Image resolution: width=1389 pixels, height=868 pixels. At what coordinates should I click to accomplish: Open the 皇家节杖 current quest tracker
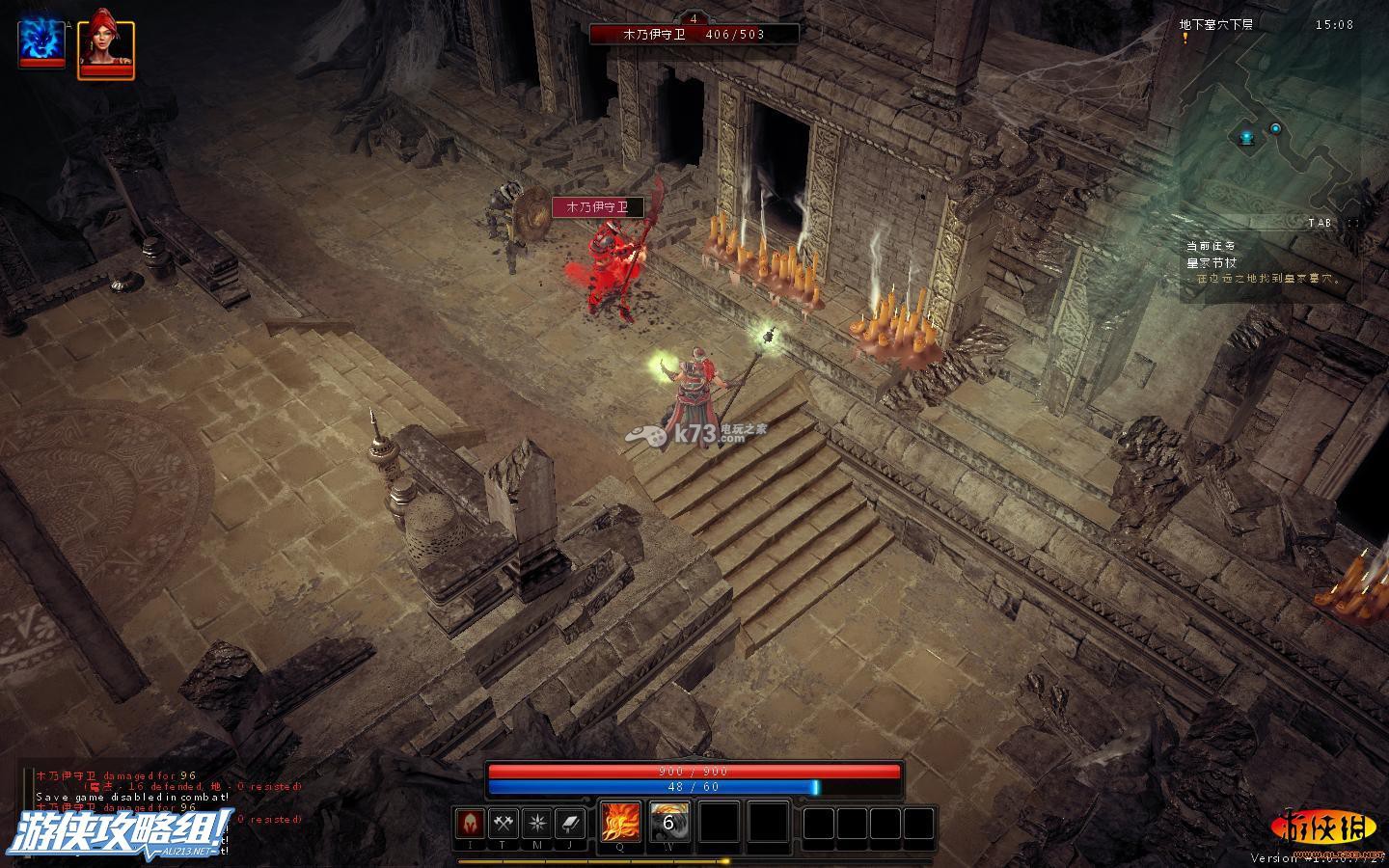coord(1212,262)
